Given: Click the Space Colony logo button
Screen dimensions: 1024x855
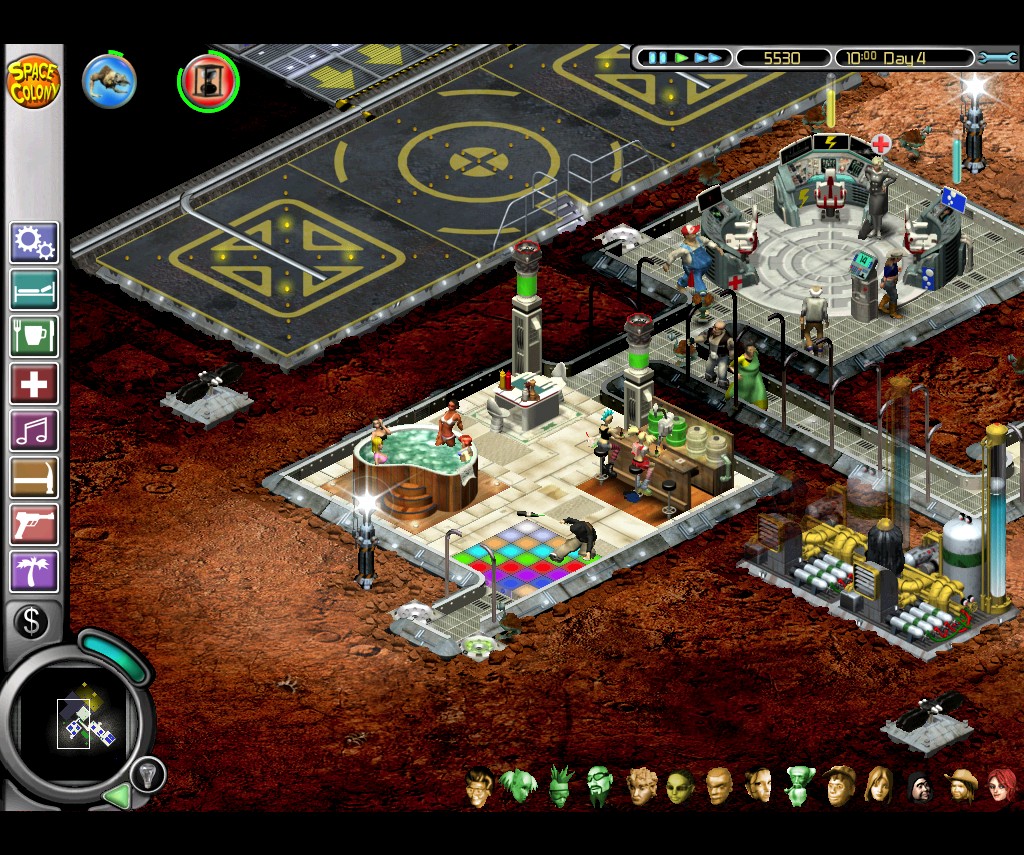Looking at the screenshot, I should 33,82.
